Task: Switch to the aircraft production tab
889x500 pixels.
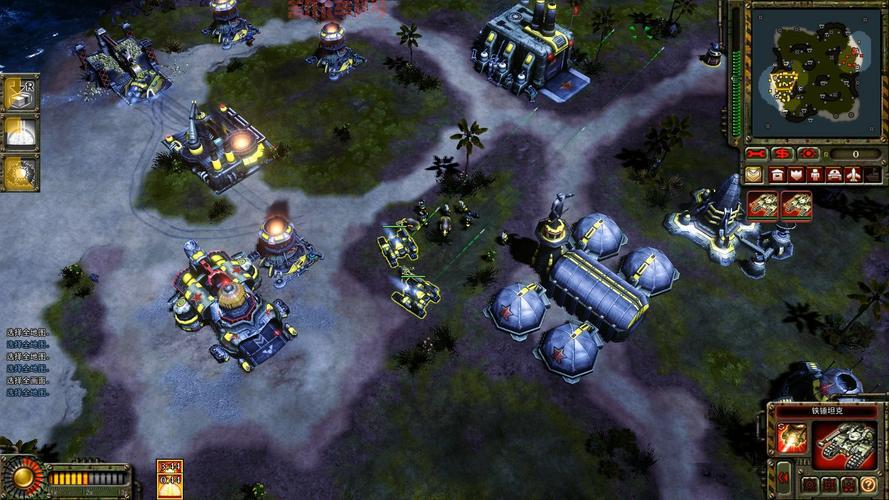Action: (853, 175)
